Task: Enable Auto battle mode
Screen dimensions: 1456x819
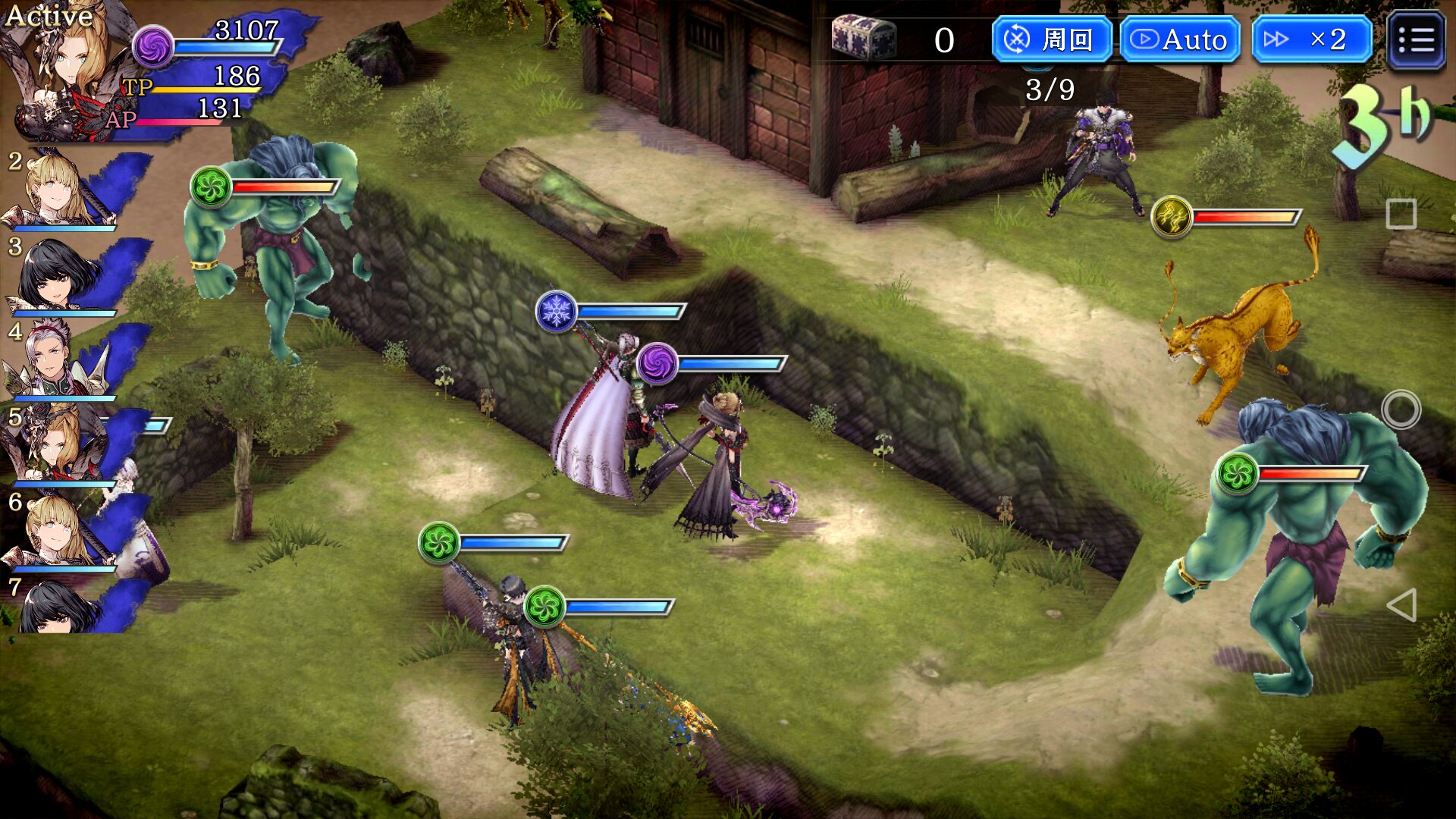Action: click(1180, 39)
